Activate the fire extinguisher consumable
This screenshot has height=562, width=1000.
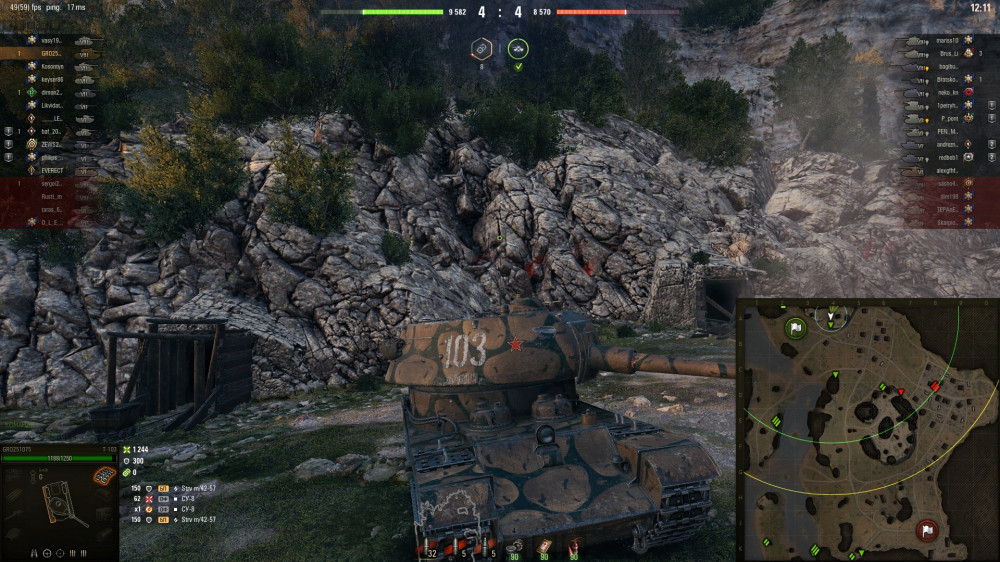575,547
